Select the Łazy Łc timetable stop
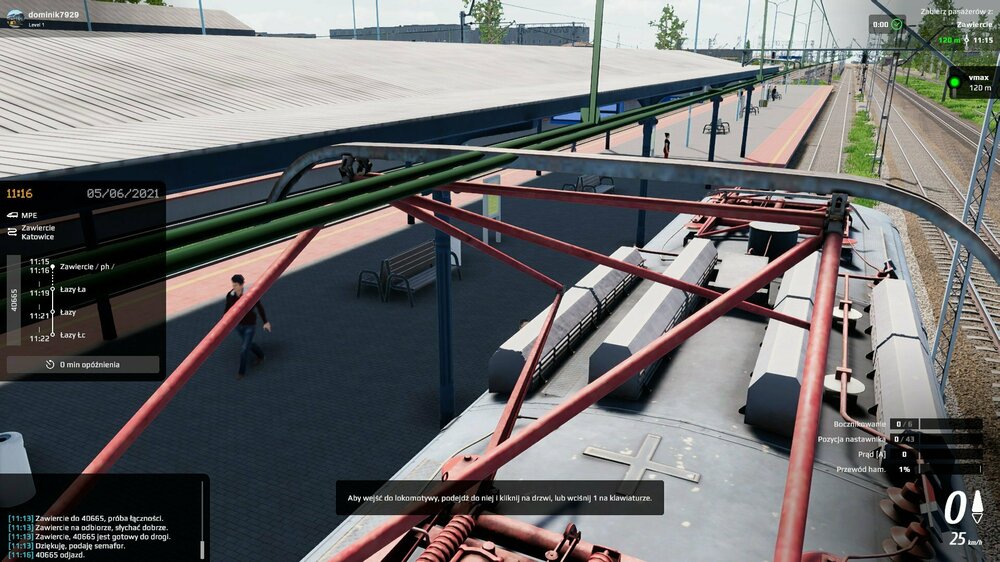The width and height of the screenshot is (1000, 562). (x=73, y=335)
